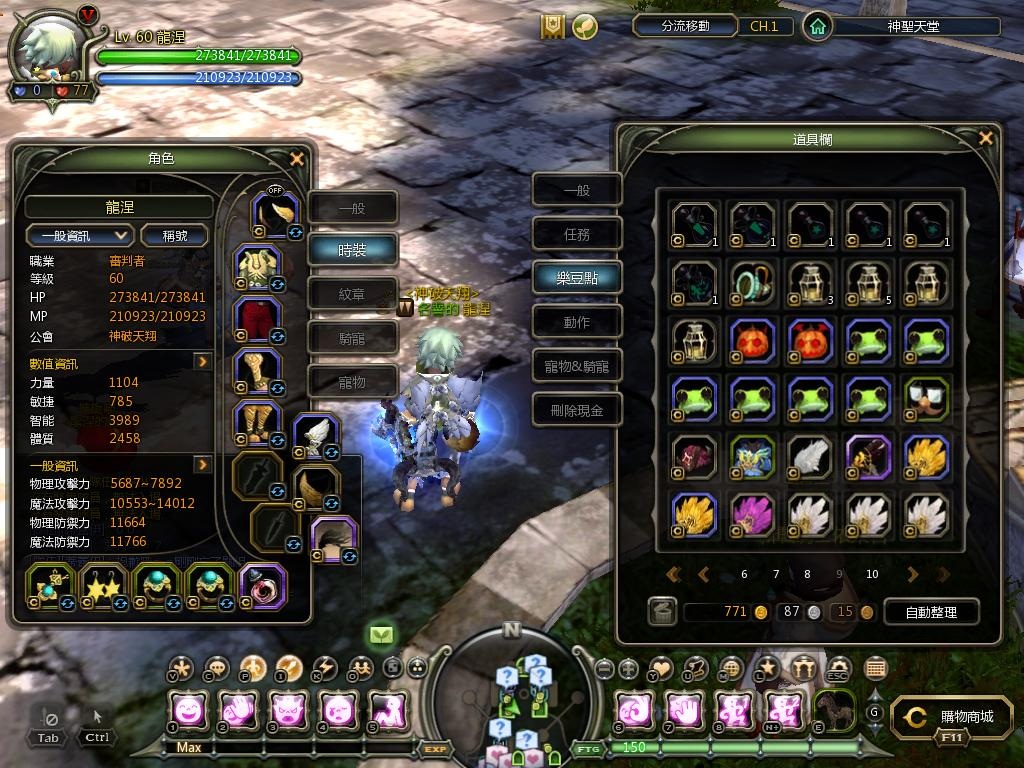This screenshot has height=768, width=1024.
Task: Open the 一般資訊 dropdown
Action: pos(80,236)
